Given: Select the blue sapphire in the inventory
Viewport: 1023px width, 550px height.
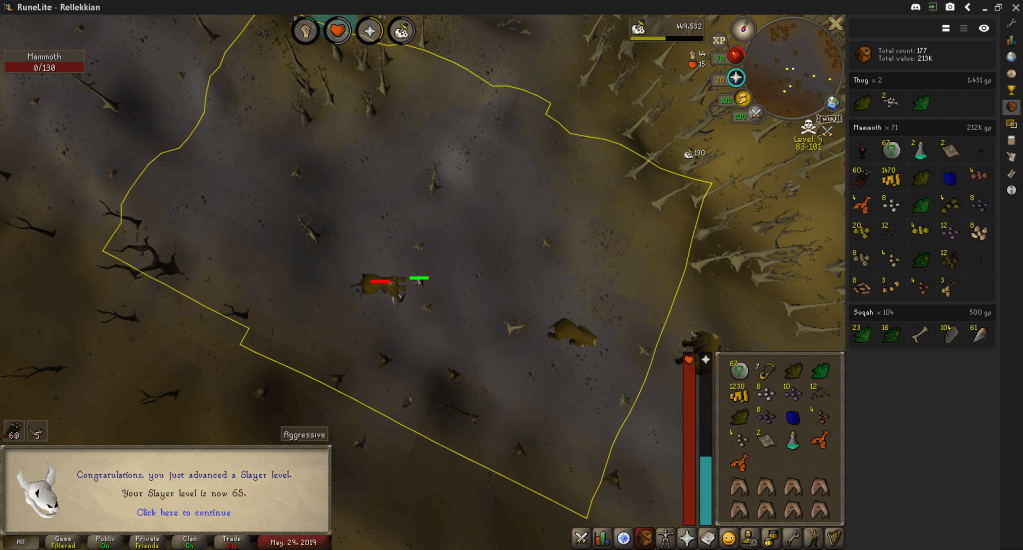Looking at the screenshot, I should (x=793, y=417).
